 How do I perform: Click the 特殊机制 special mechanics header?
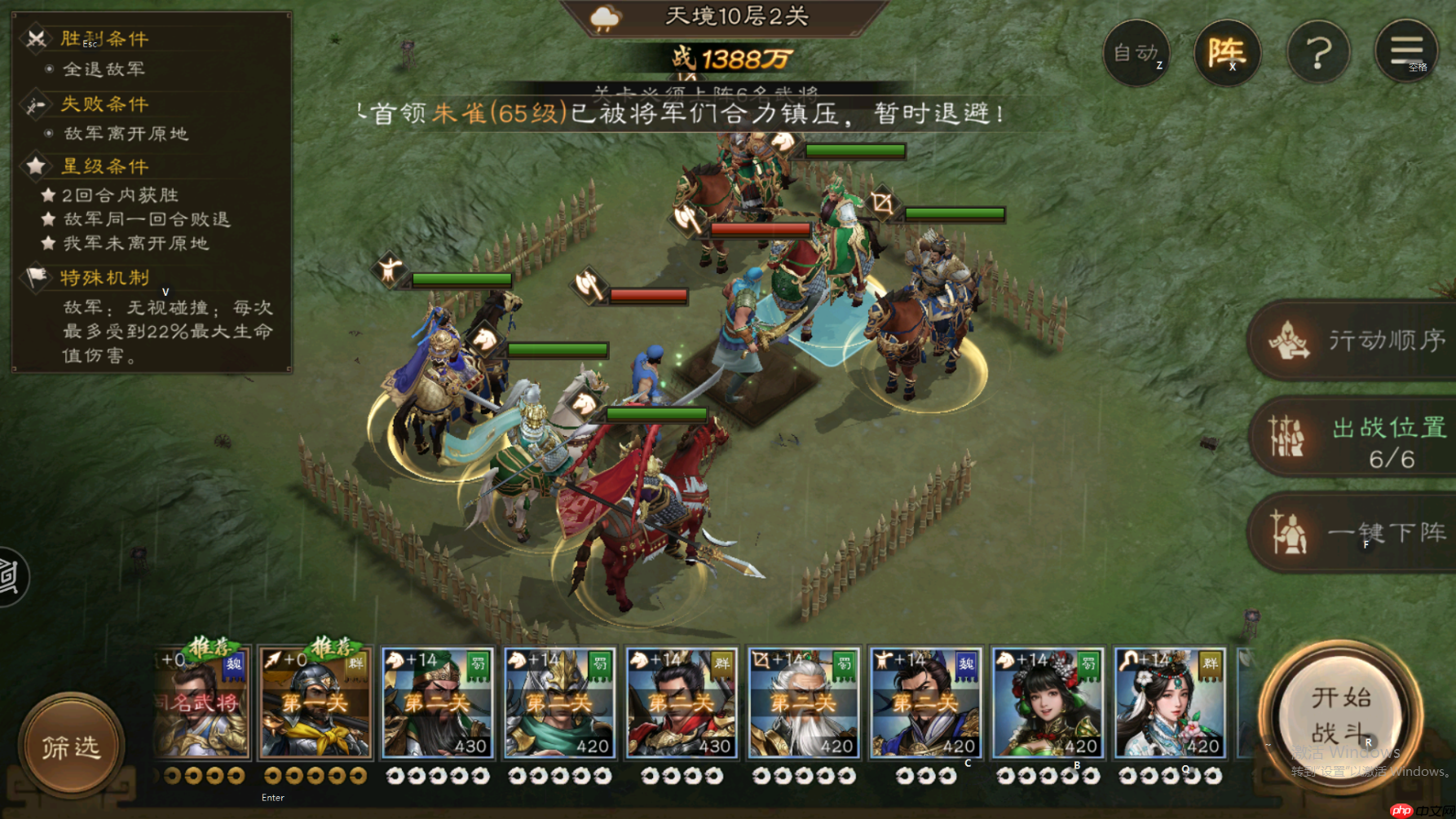pos(104,278)
